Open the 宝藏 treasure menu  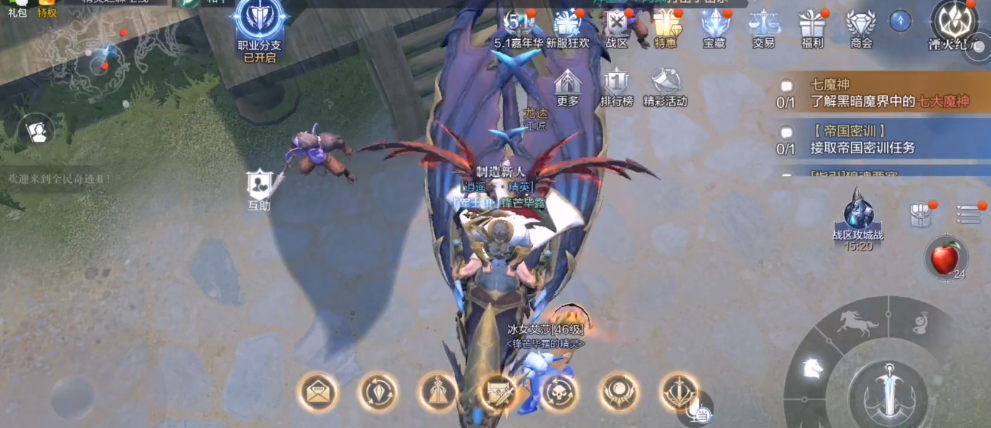click(x=714, y=25)
